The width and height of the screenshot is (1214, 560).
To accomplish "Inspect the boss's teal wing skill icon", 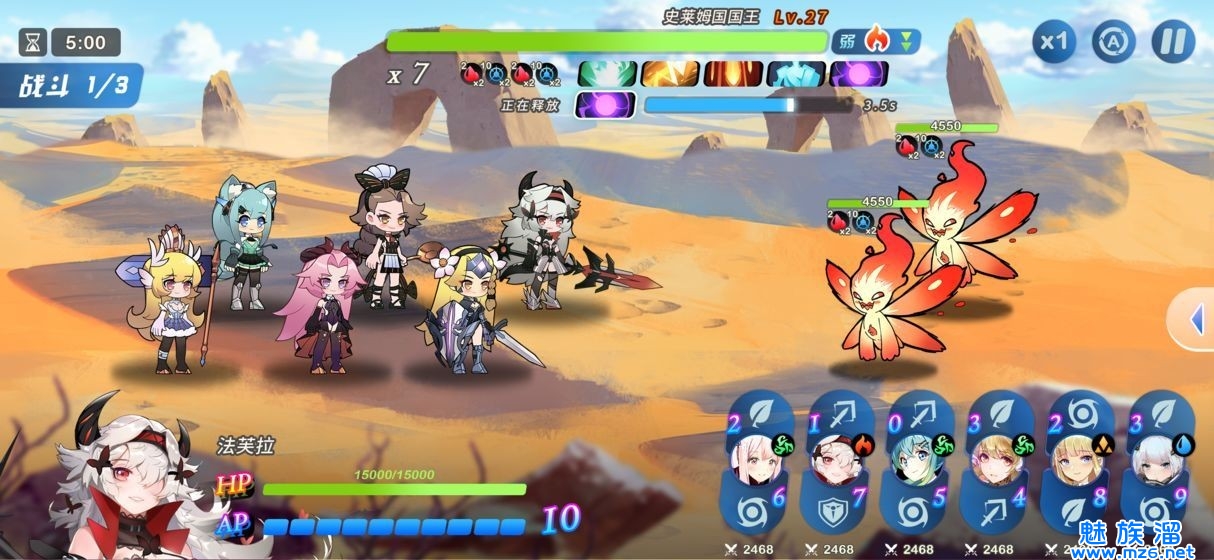I will point(606,73).
